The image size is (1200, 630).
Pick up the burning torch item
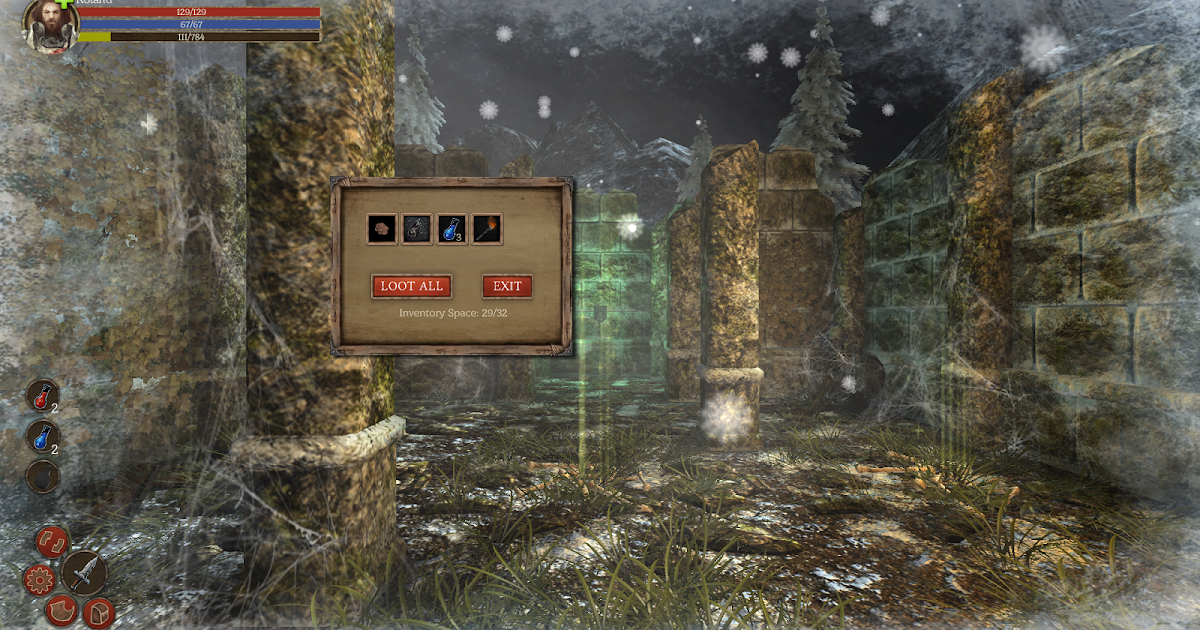(487, 229)
